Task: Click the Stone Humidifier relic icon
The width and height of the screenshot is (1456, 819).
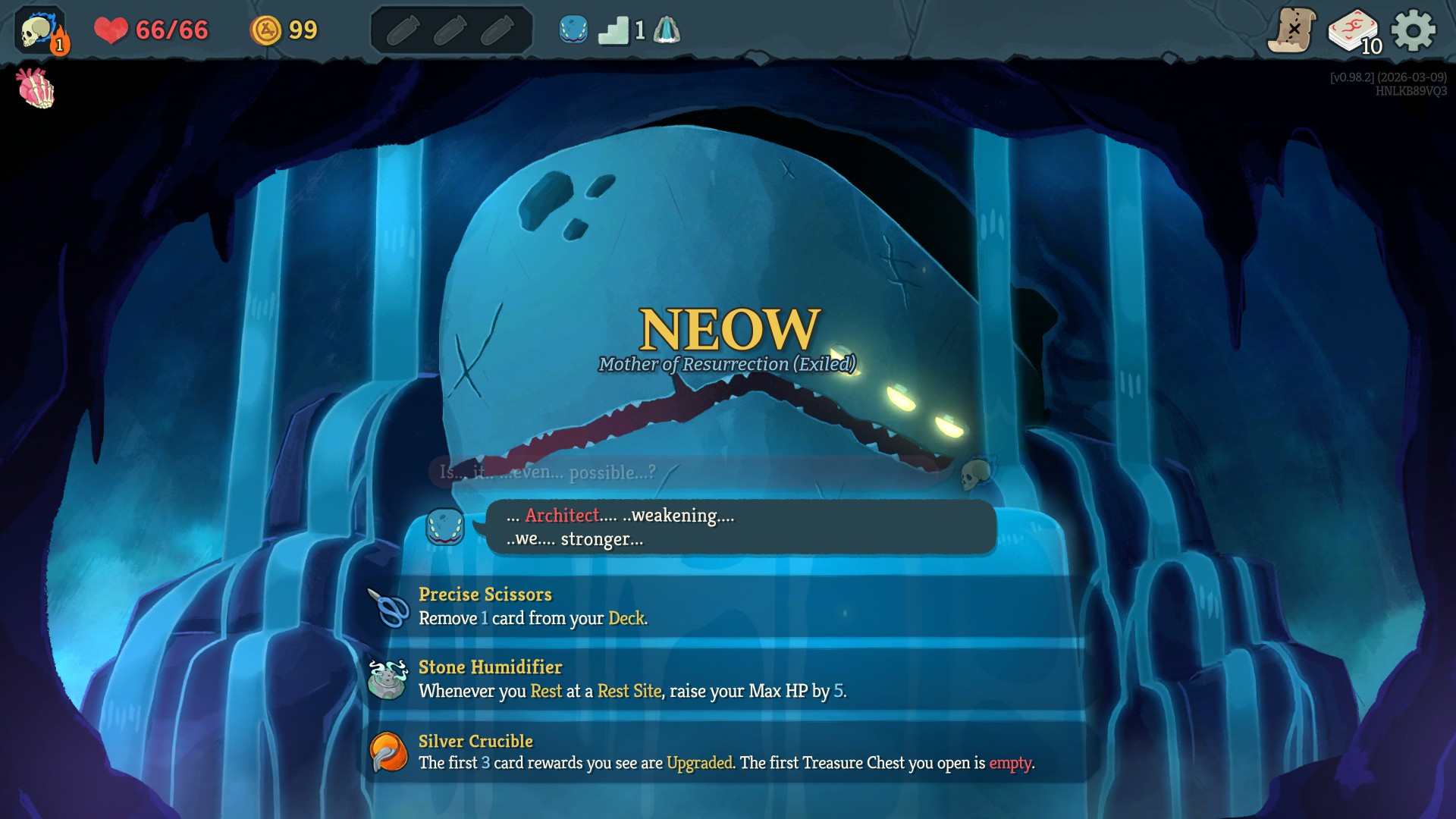Action: click(x=388, y=679)
